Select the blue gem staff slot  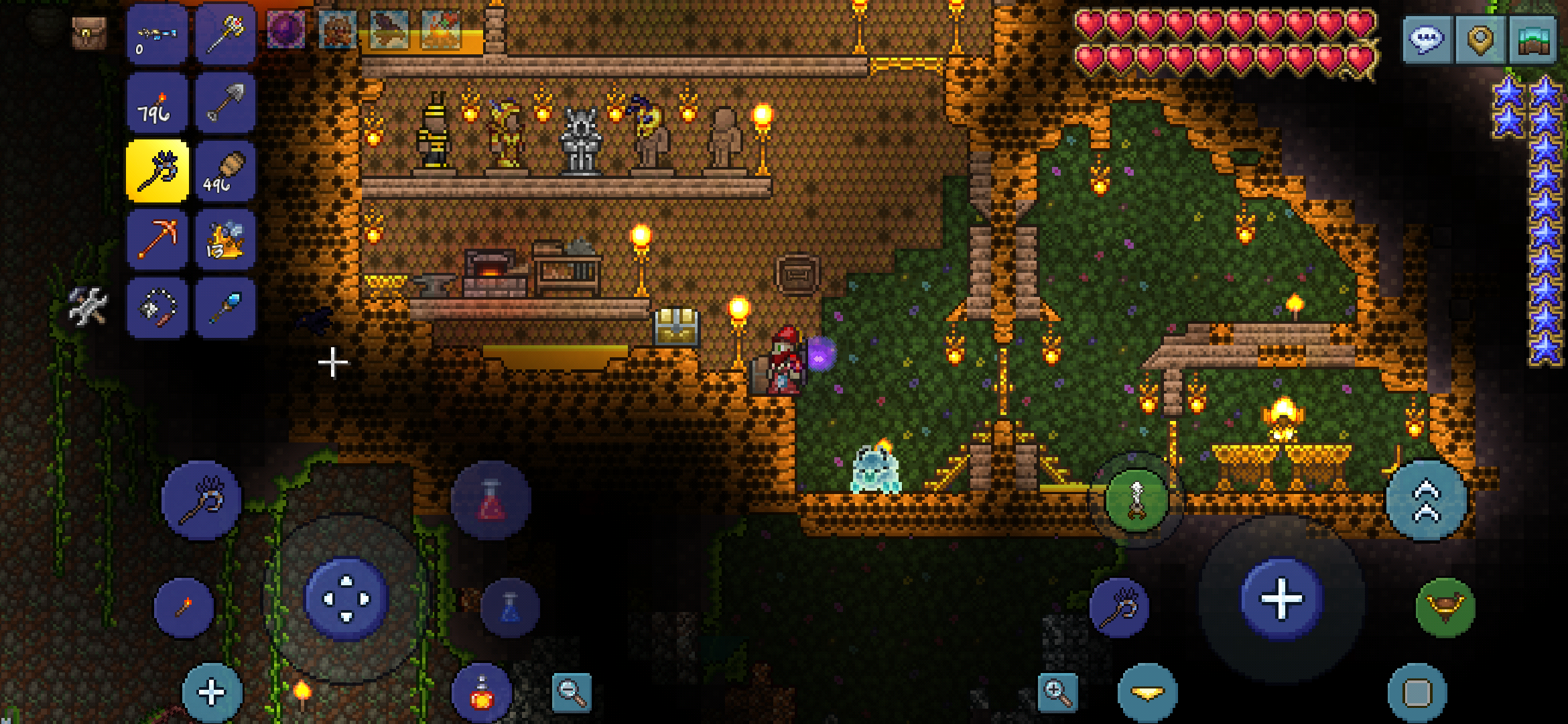coord(225,308)
